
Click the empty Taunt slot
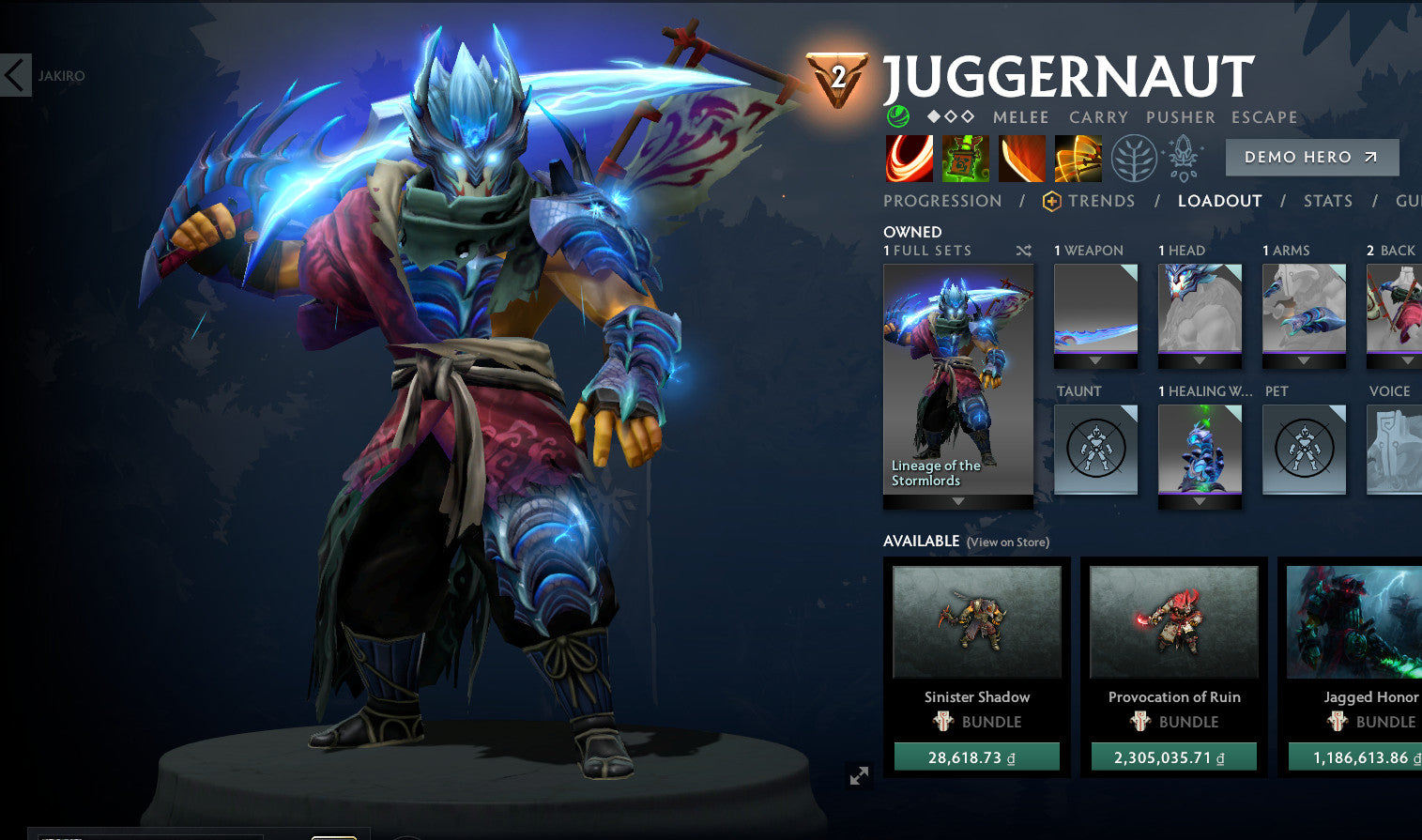[x=1095, y=450]
